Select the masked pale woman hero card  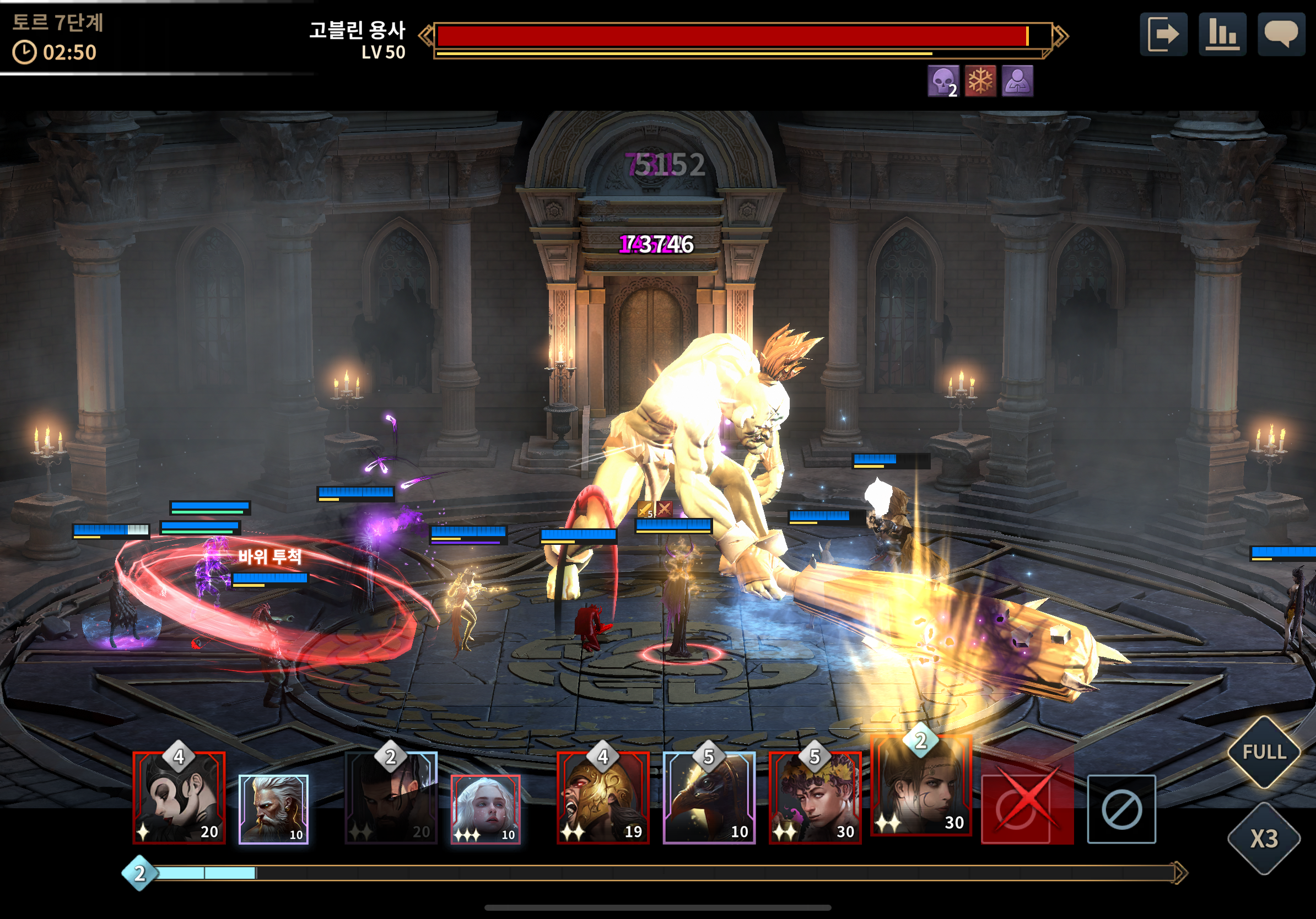[x=179, y=798]
